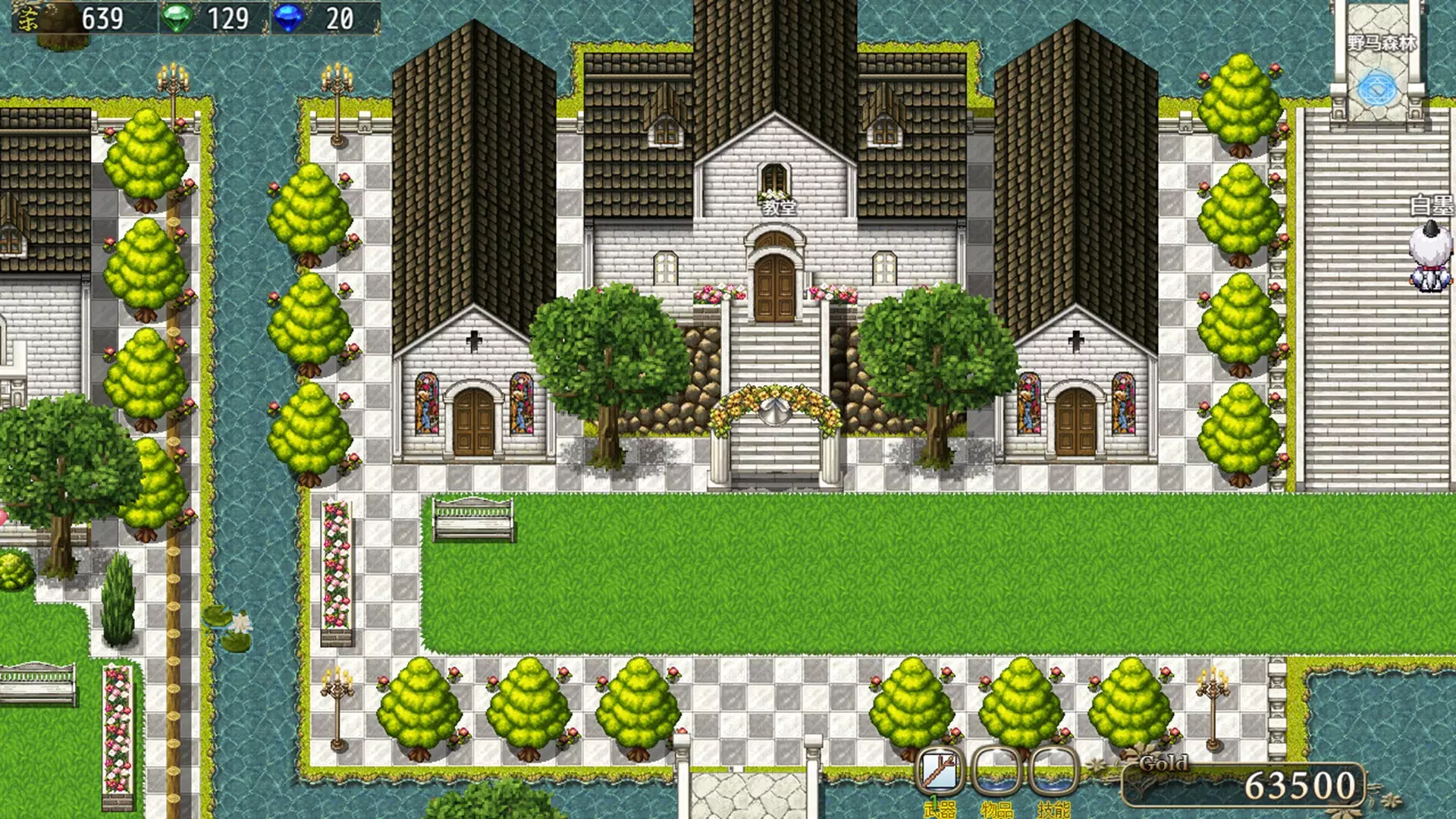
Task: Select the 武器 weapon slot with the staff
Action: click(940, 771)
